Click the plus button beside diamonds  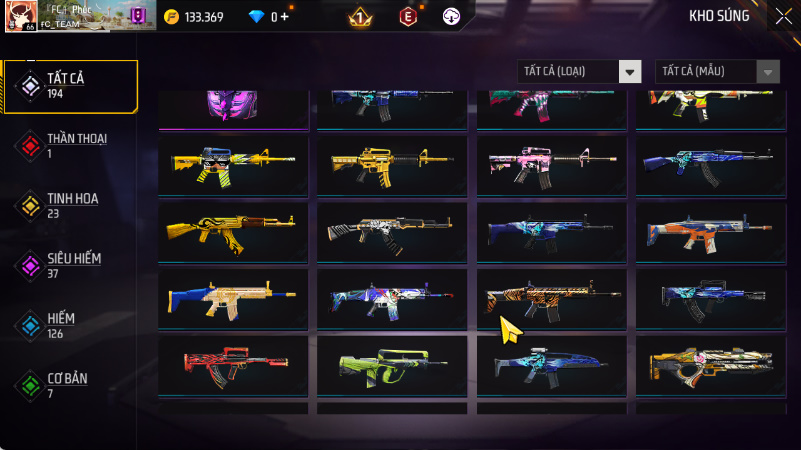(x=285, y=17)
